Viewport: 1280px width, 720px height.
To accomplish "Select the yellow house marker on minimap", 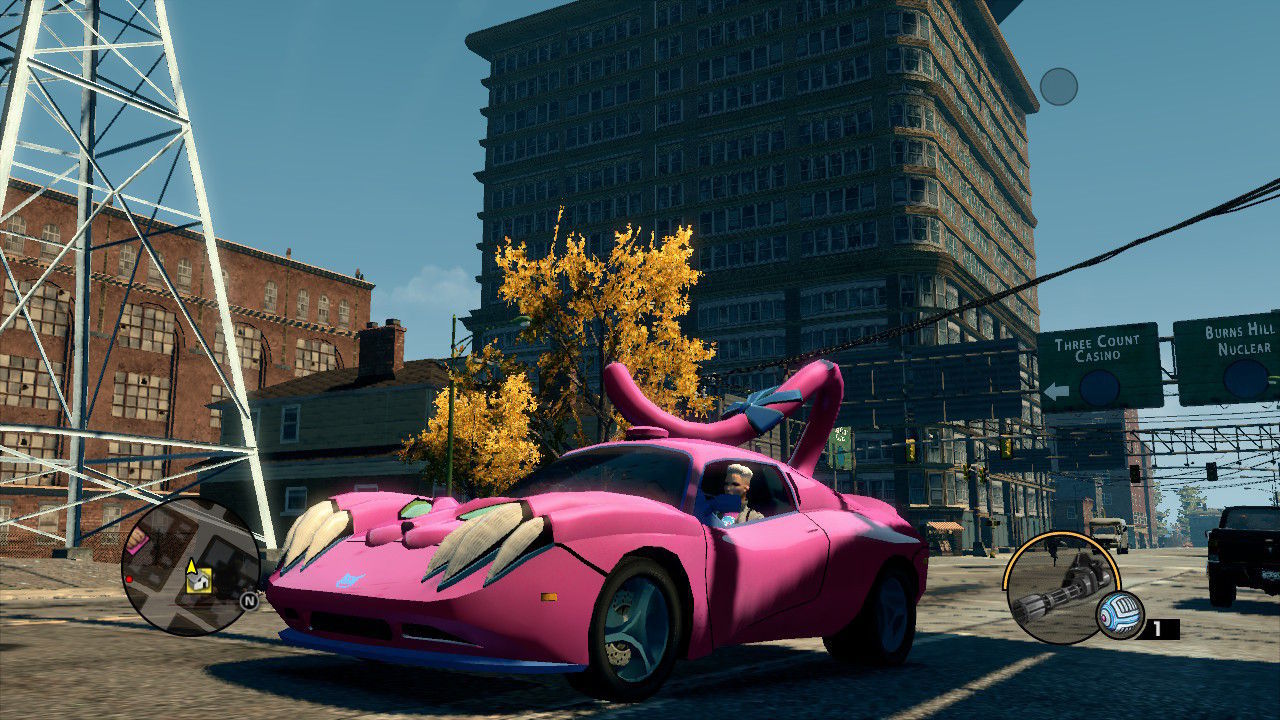I will tap(198, 580).
